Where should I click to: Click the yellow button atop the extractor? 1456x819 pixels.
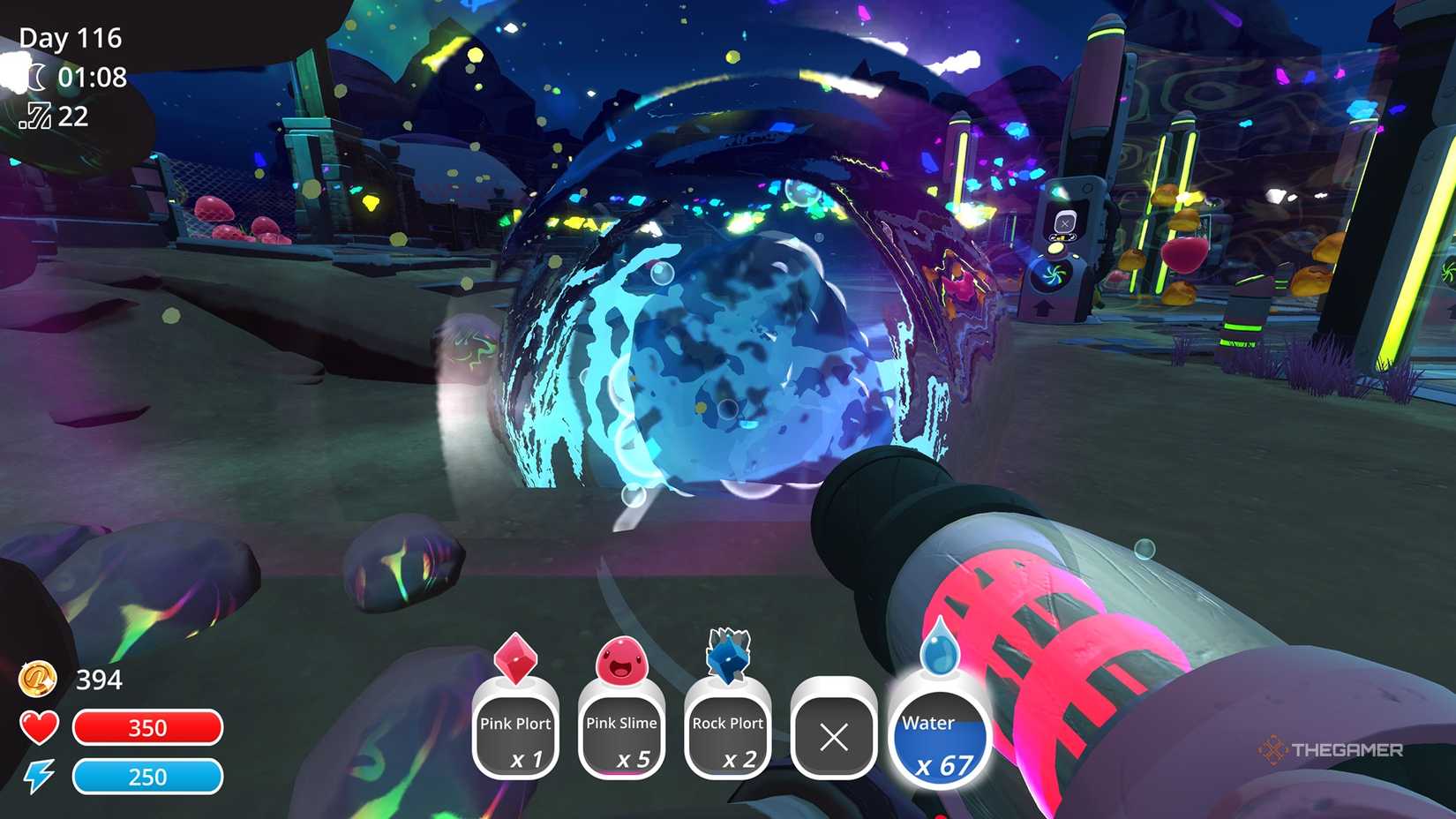click(x=1056, y=248)
